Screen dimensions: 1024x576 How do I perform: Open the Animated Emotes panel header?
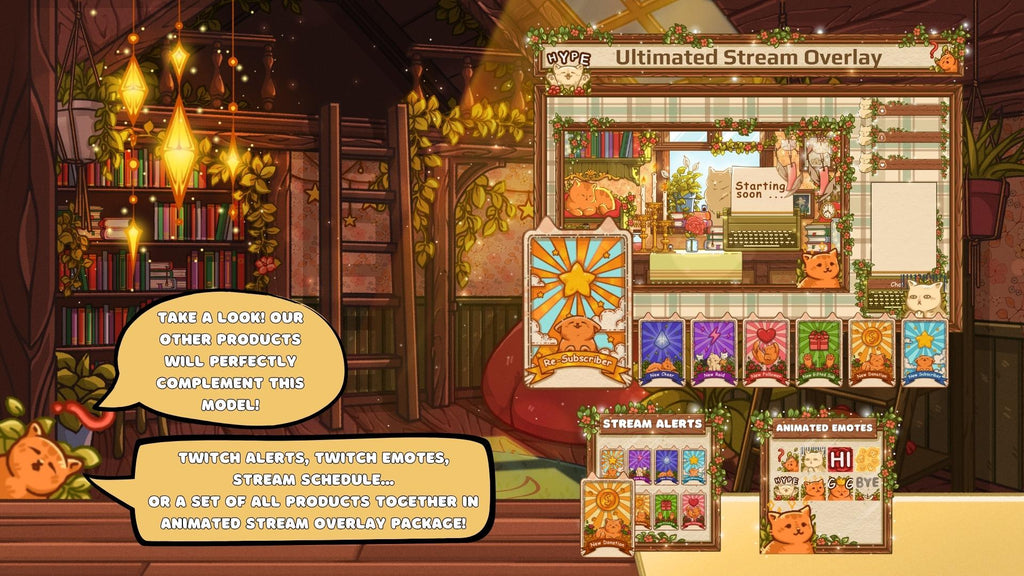click(824, 428)
